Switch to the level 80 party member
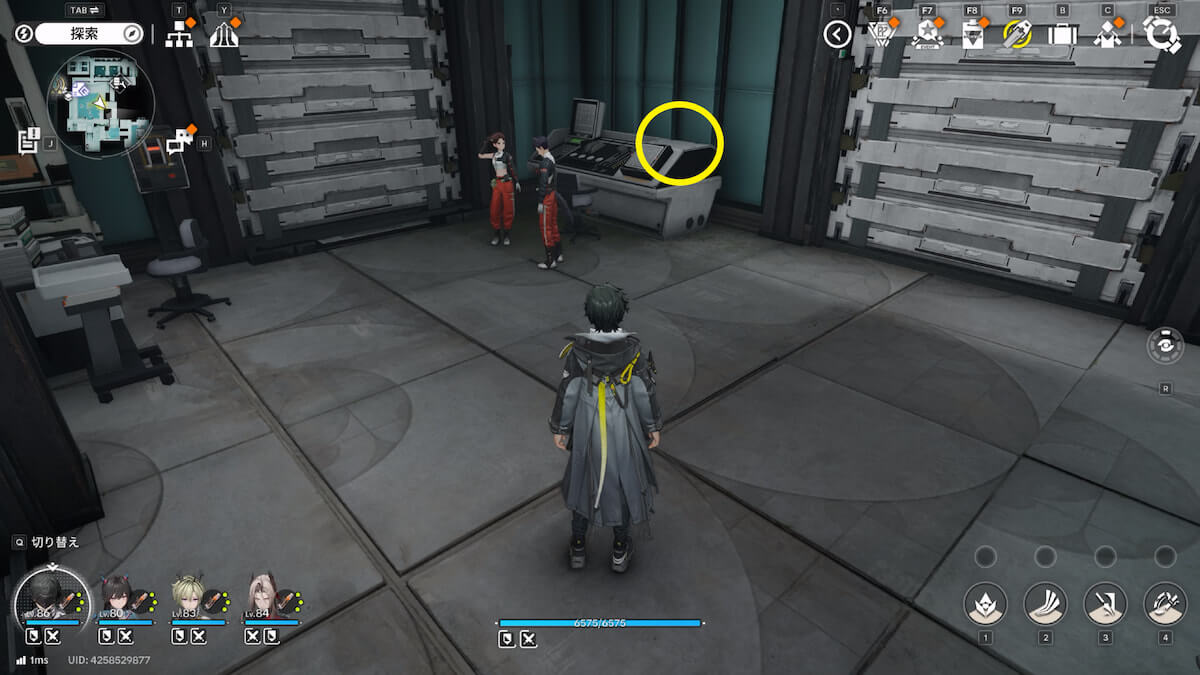This screenshot has height=675, width=1200. [x=115, y=600]
